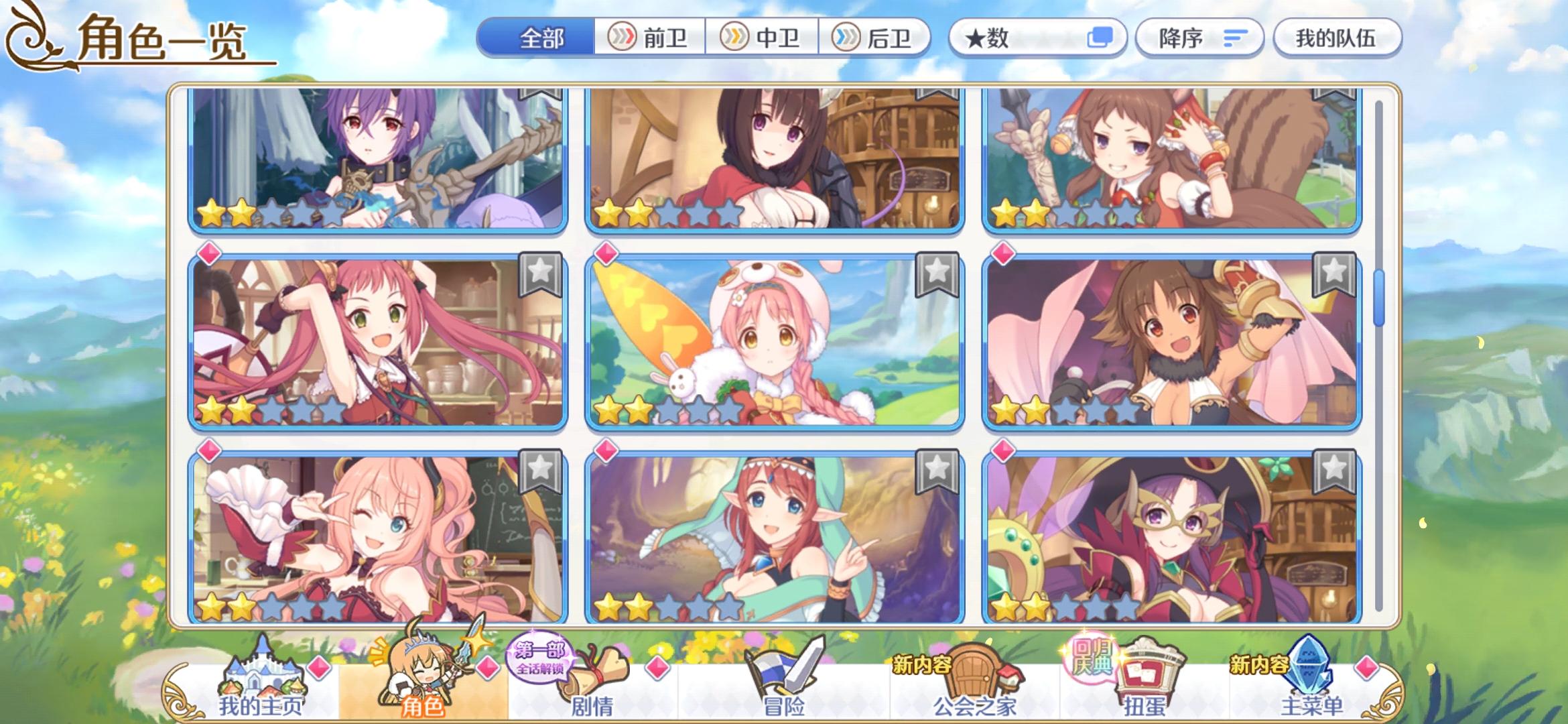Select the 全部 filter button
This screenshot has width=1568, height=724.
click(x=540, y=38)
